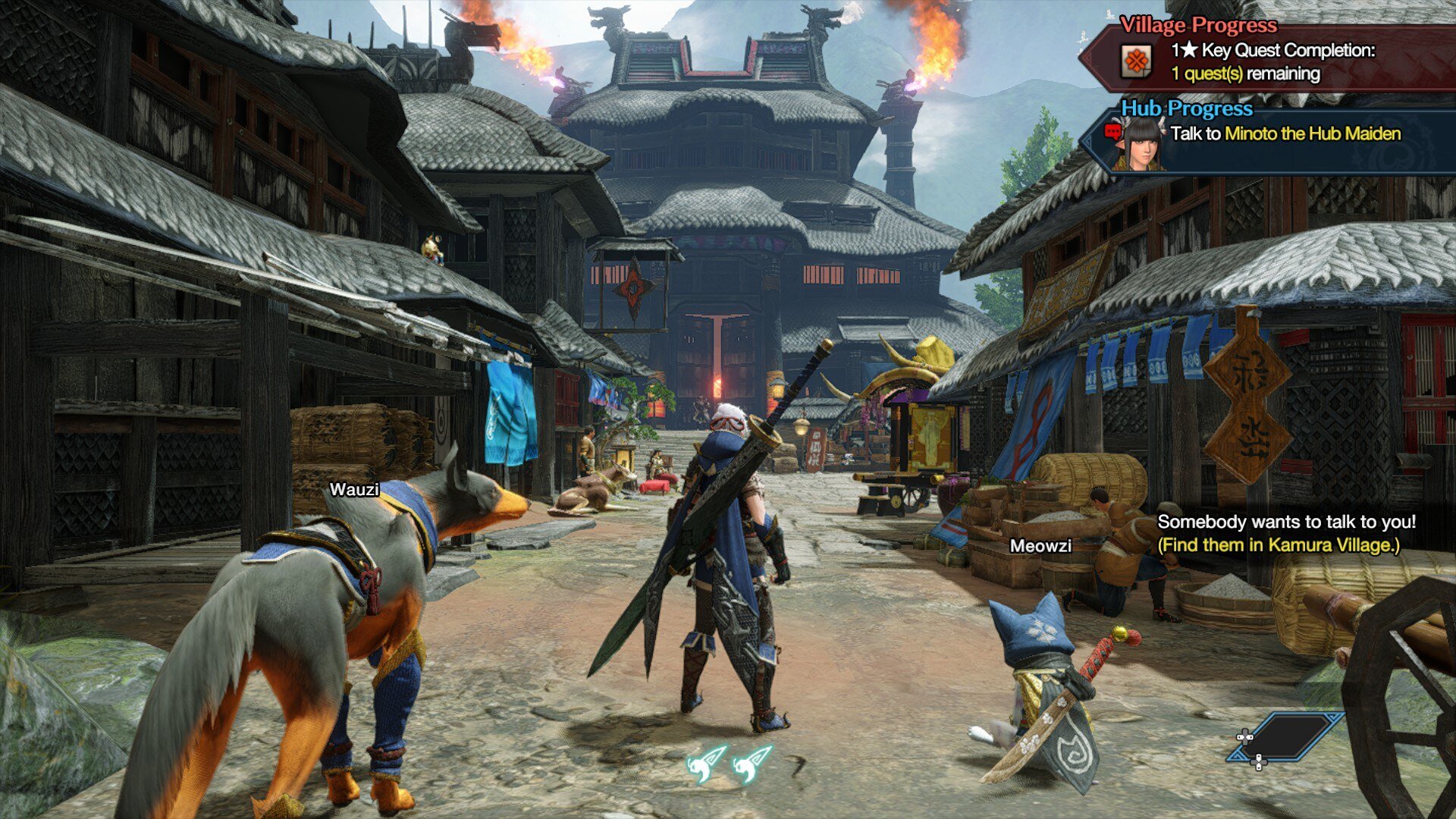The height and width of the screenshot is (819, 1456).
Task: Click the orange Village quest emblem icon
Action: click(1136, 61)
